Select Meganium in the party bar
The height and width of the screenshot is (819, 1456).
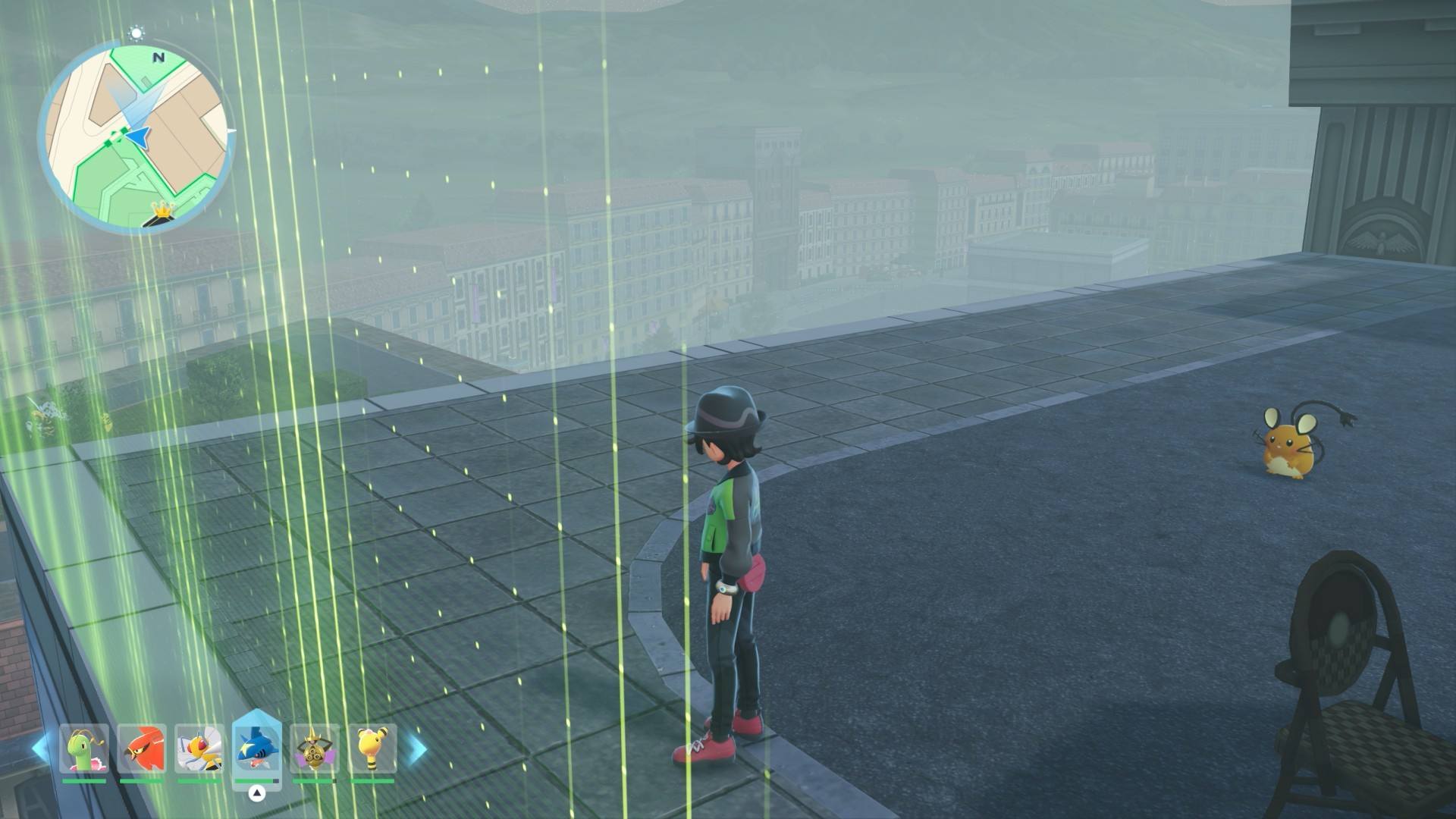click(84, 748)
